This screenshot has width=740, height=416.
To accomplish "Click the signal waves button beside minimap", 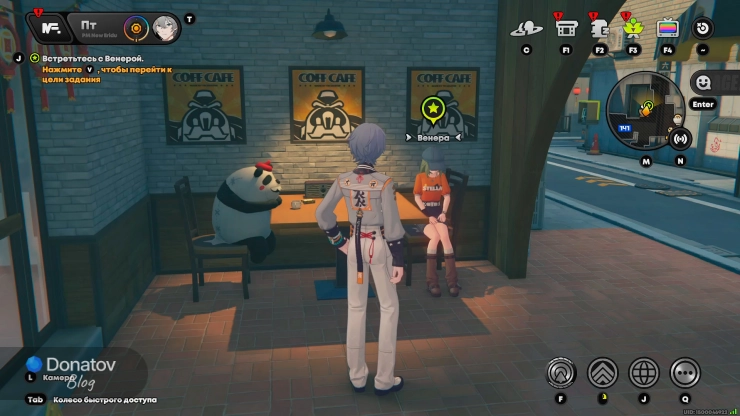I will point(680,139).
